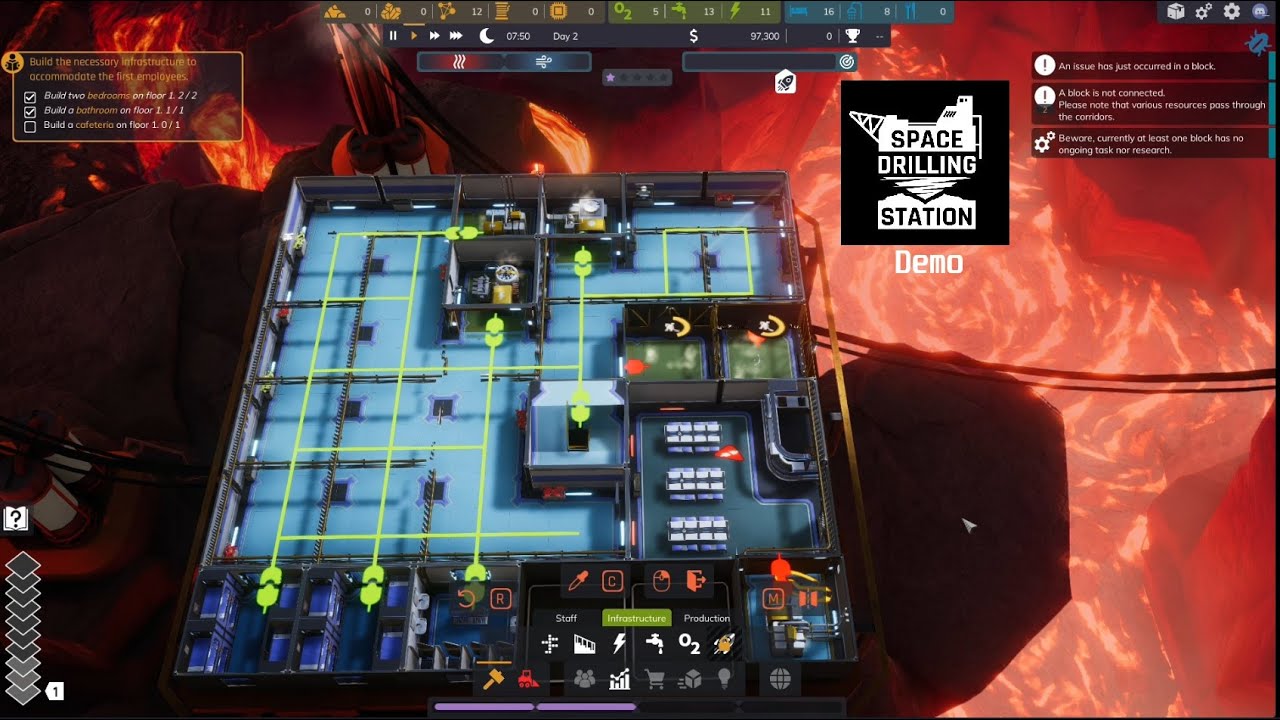Click the heat and wind indicator bar
1280x720 pixels.
tap(502, 61)
